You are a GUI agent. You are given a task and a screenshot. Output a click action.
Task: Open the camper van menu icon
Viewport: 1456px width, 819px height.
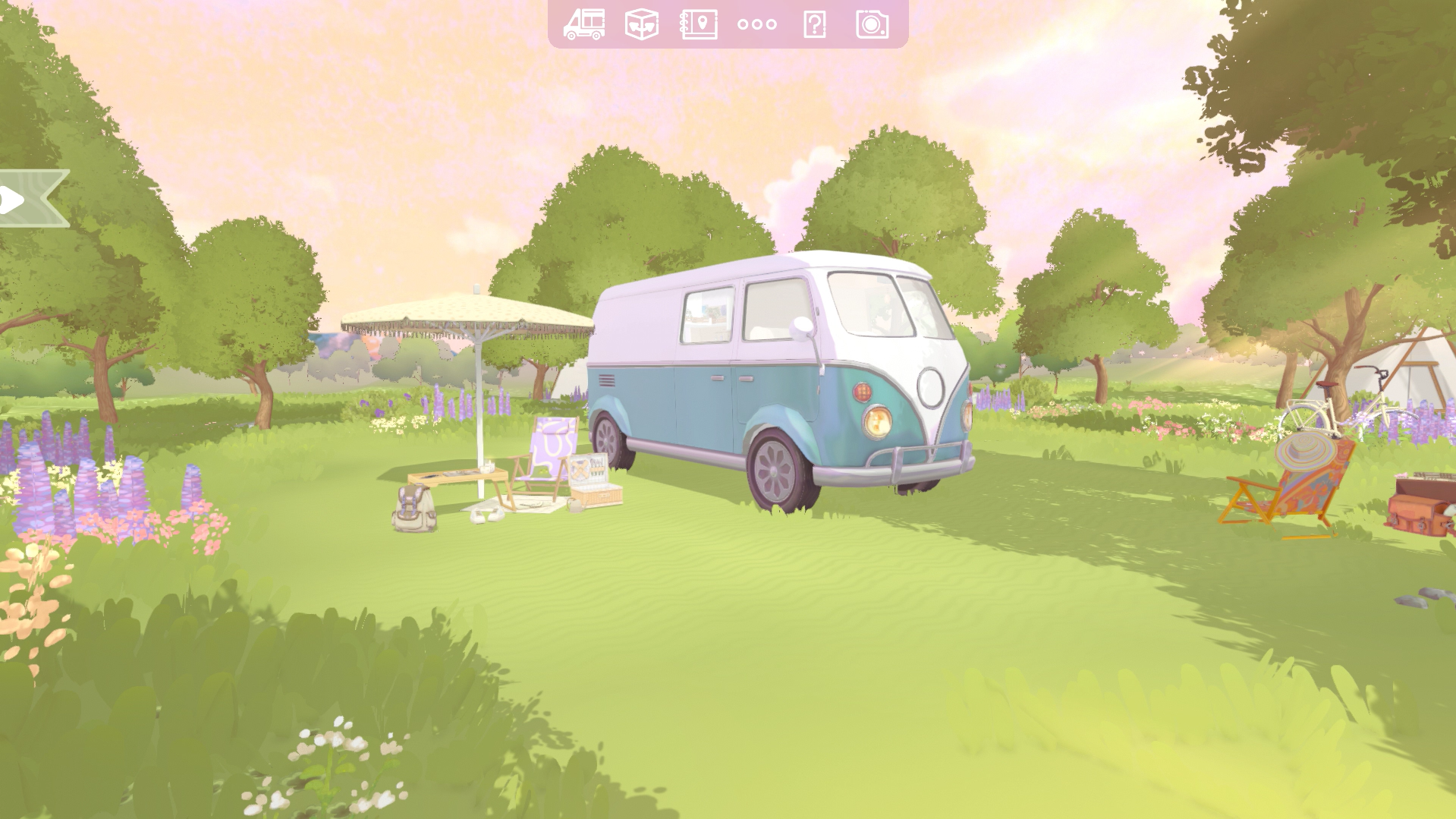click(x=583, y=24)
